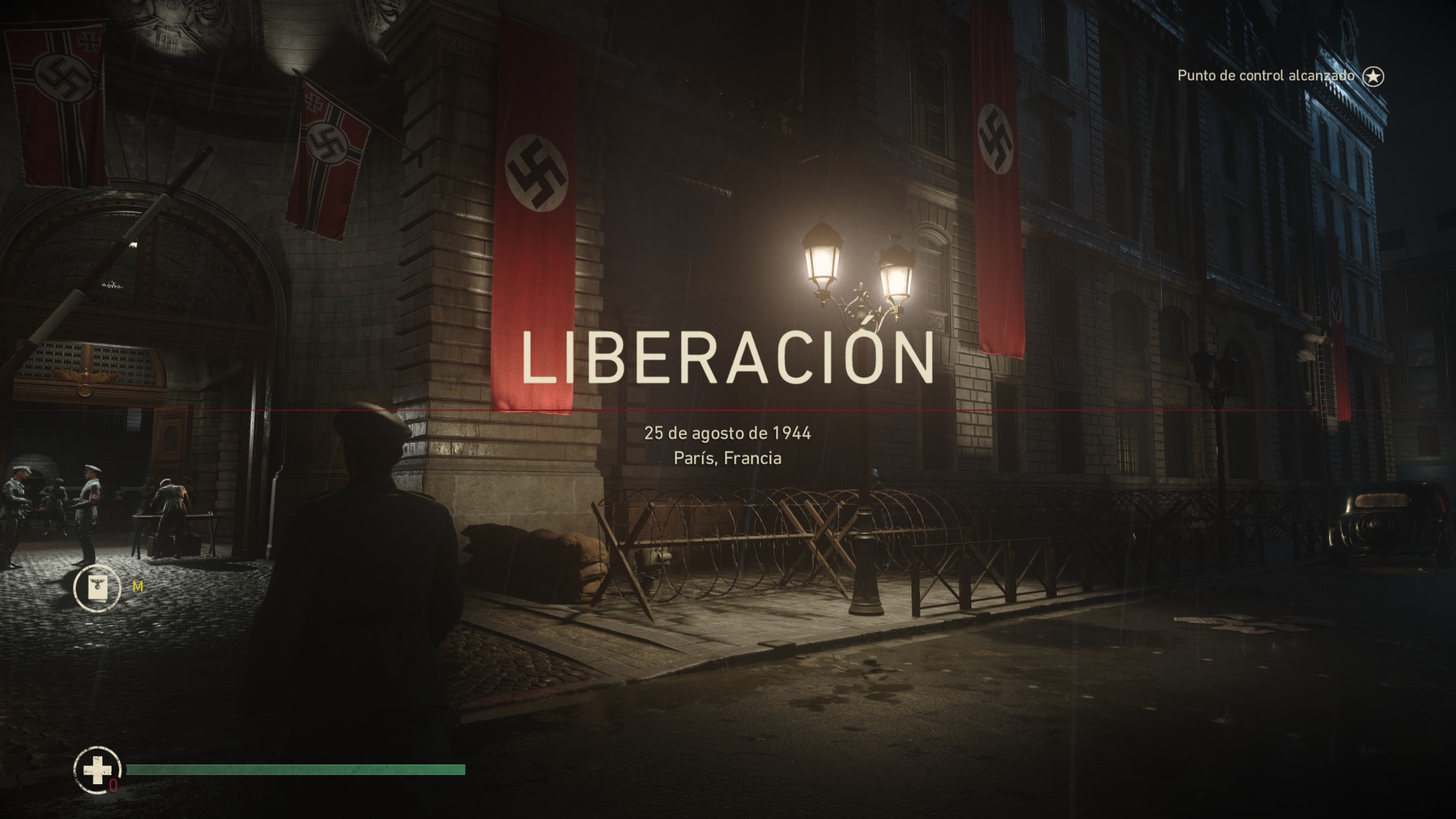Click the '25 de agosto de 1944' date text
The height and width of the screenshot is (819, 1456).
[728, 432]
